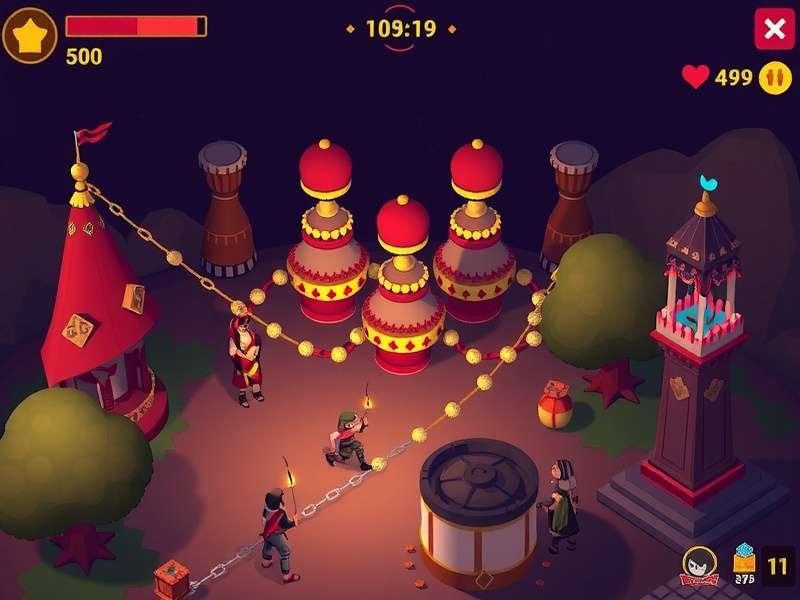
Task: Select the character portrait icon
Action: (698, 565)
